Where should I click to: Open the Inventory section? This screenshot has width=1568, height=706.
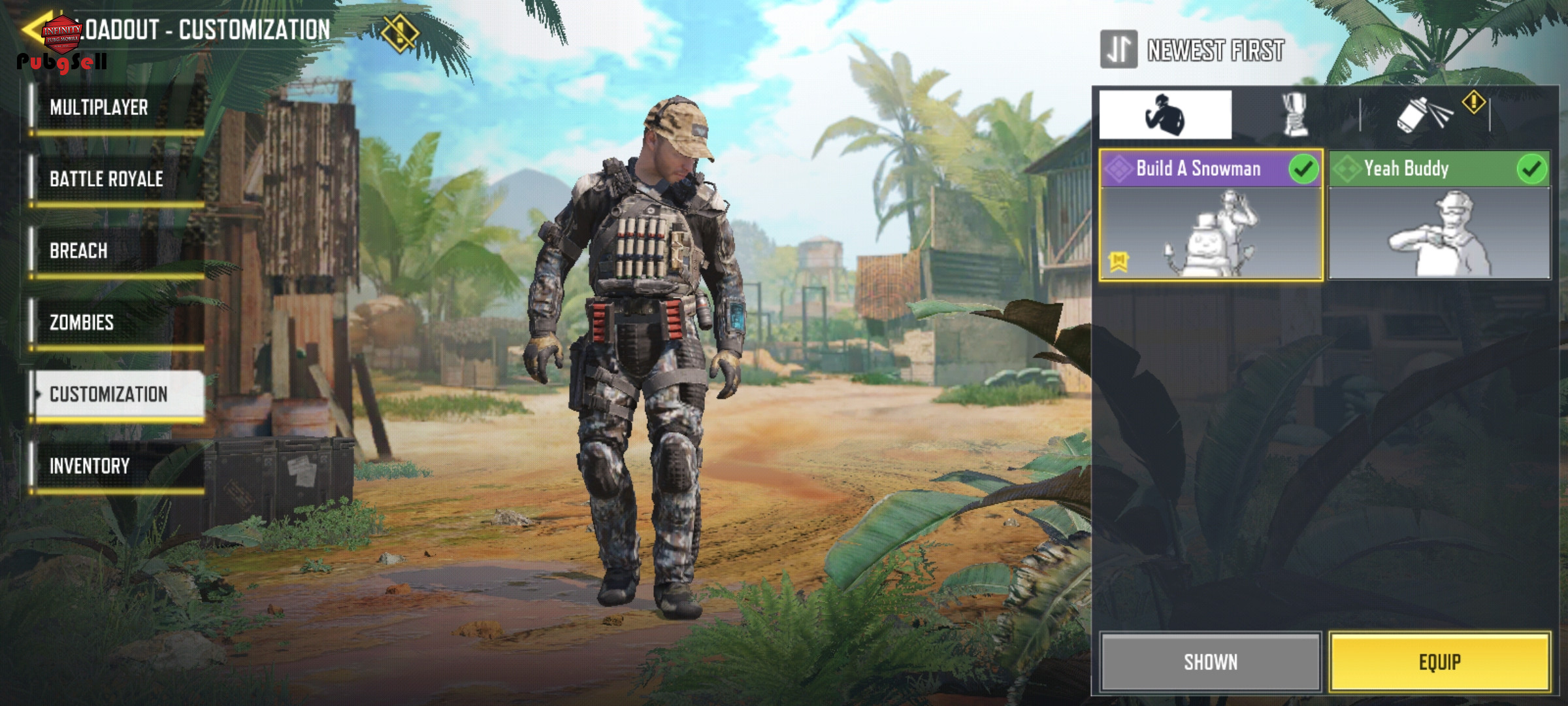(118, 466)
